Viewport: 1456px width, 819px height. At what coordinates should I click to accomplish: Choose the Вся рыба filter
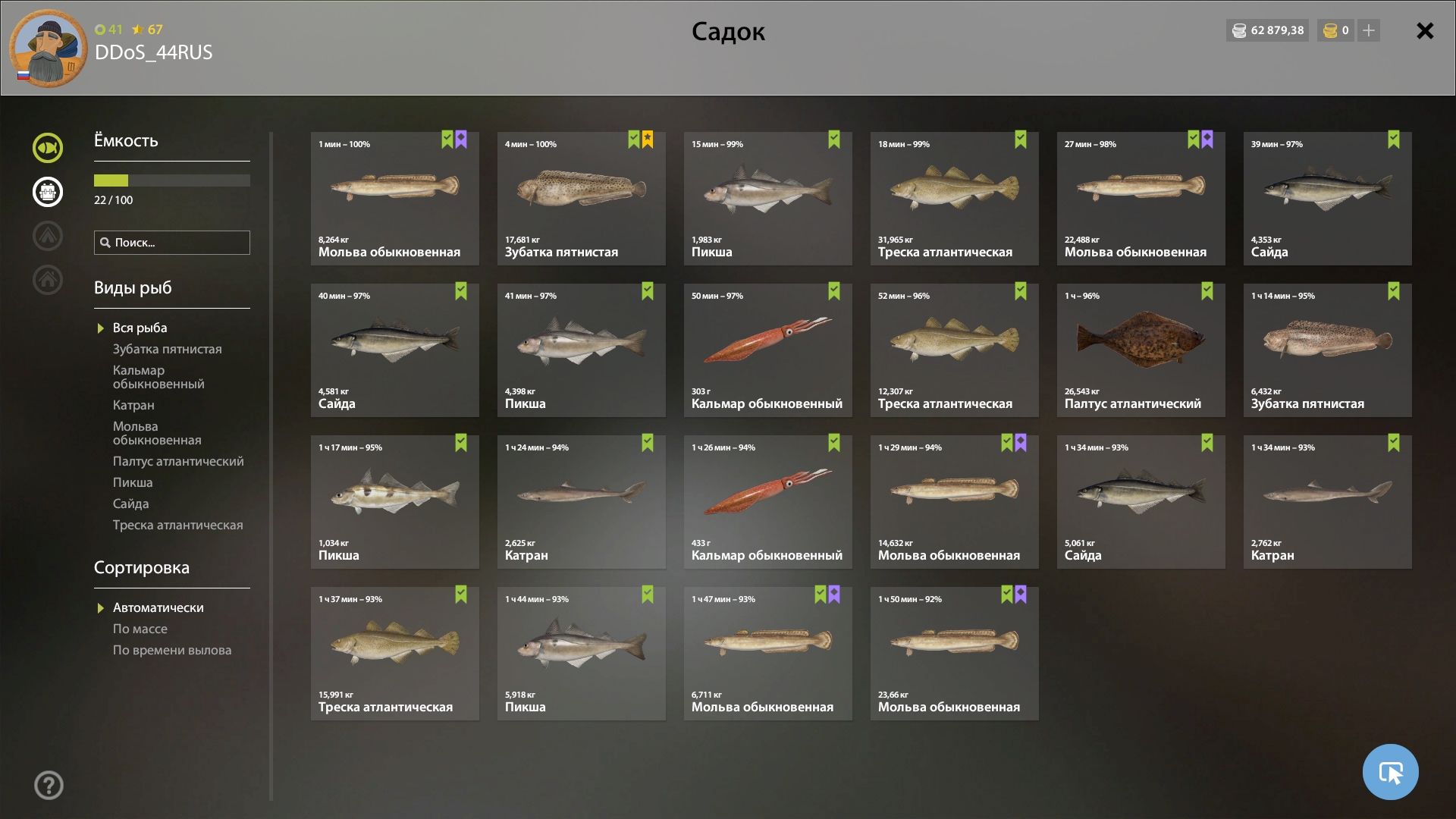coord(140,328)
